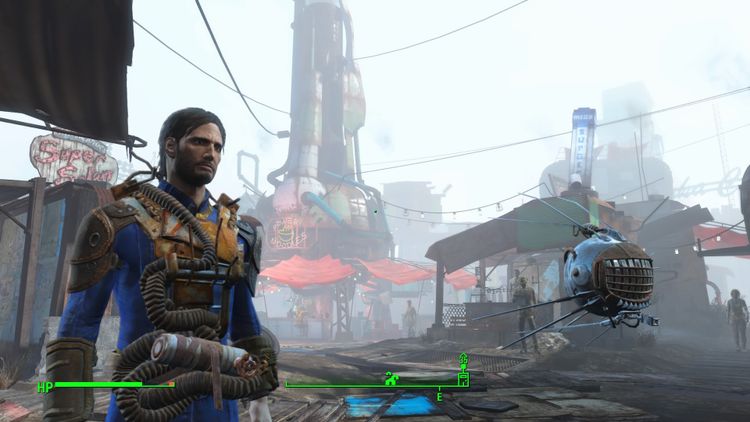
Task: Click the dog companion marker on the compass
Action: click(393, 378)
